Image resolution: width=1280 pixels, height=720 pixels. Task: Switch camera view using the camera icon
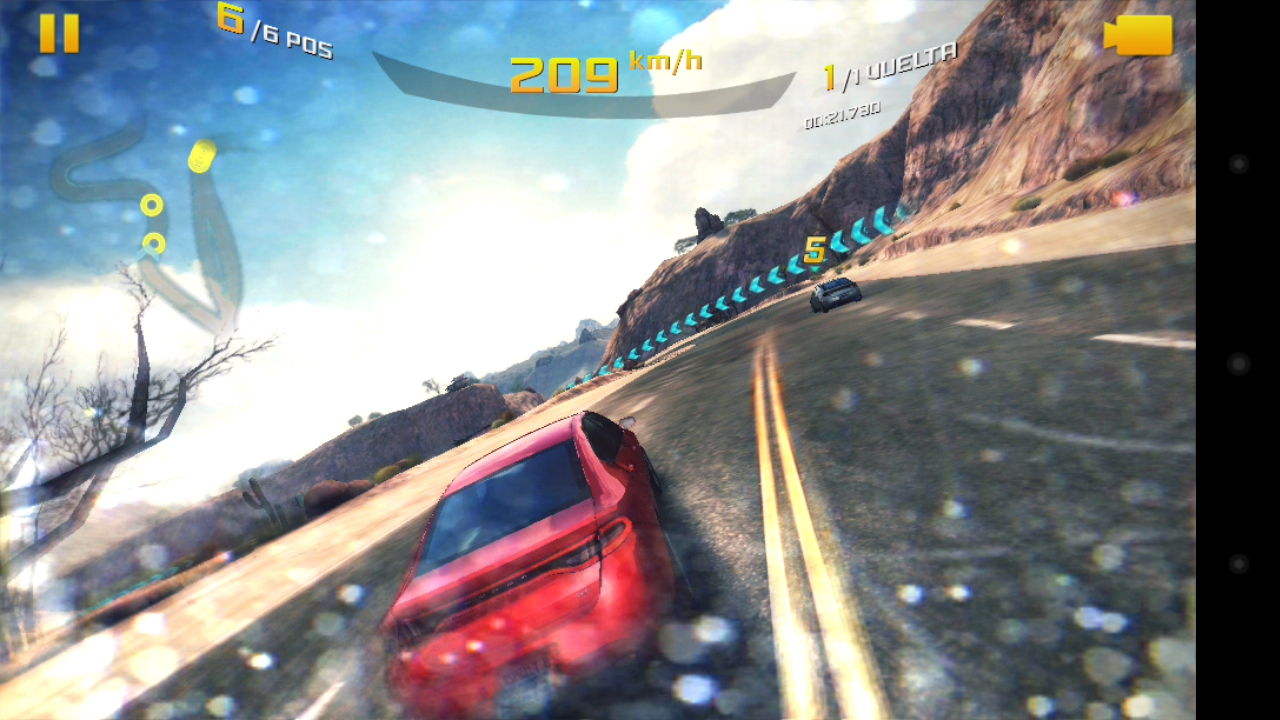click(x=1138, y=35)
